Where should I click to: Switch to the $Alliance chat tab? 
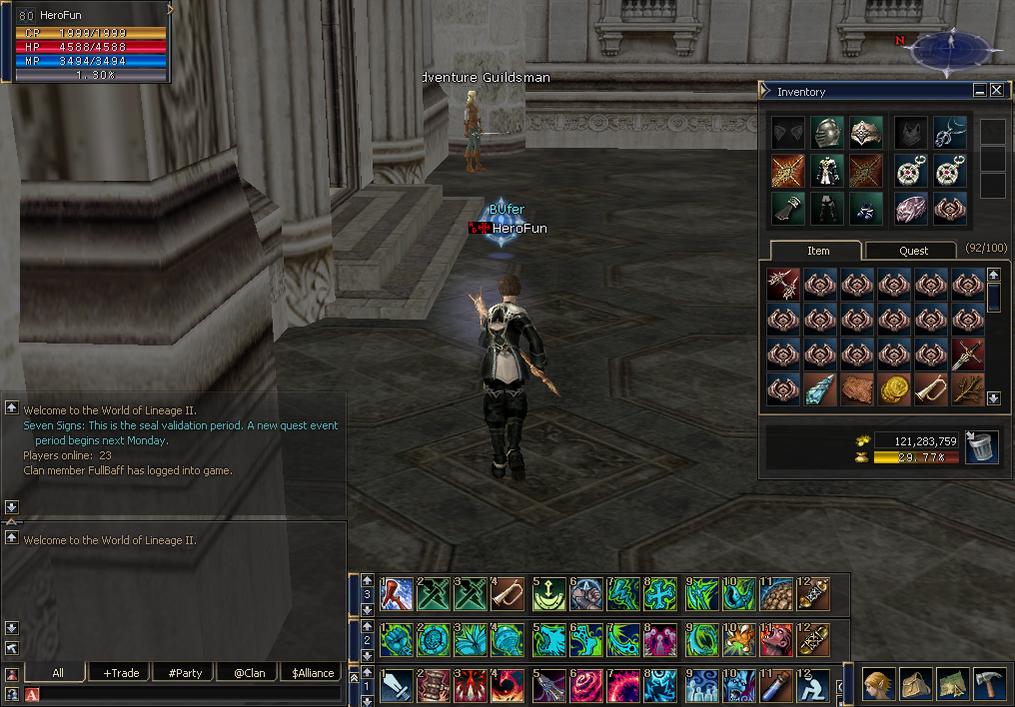(x=312, y=673)
